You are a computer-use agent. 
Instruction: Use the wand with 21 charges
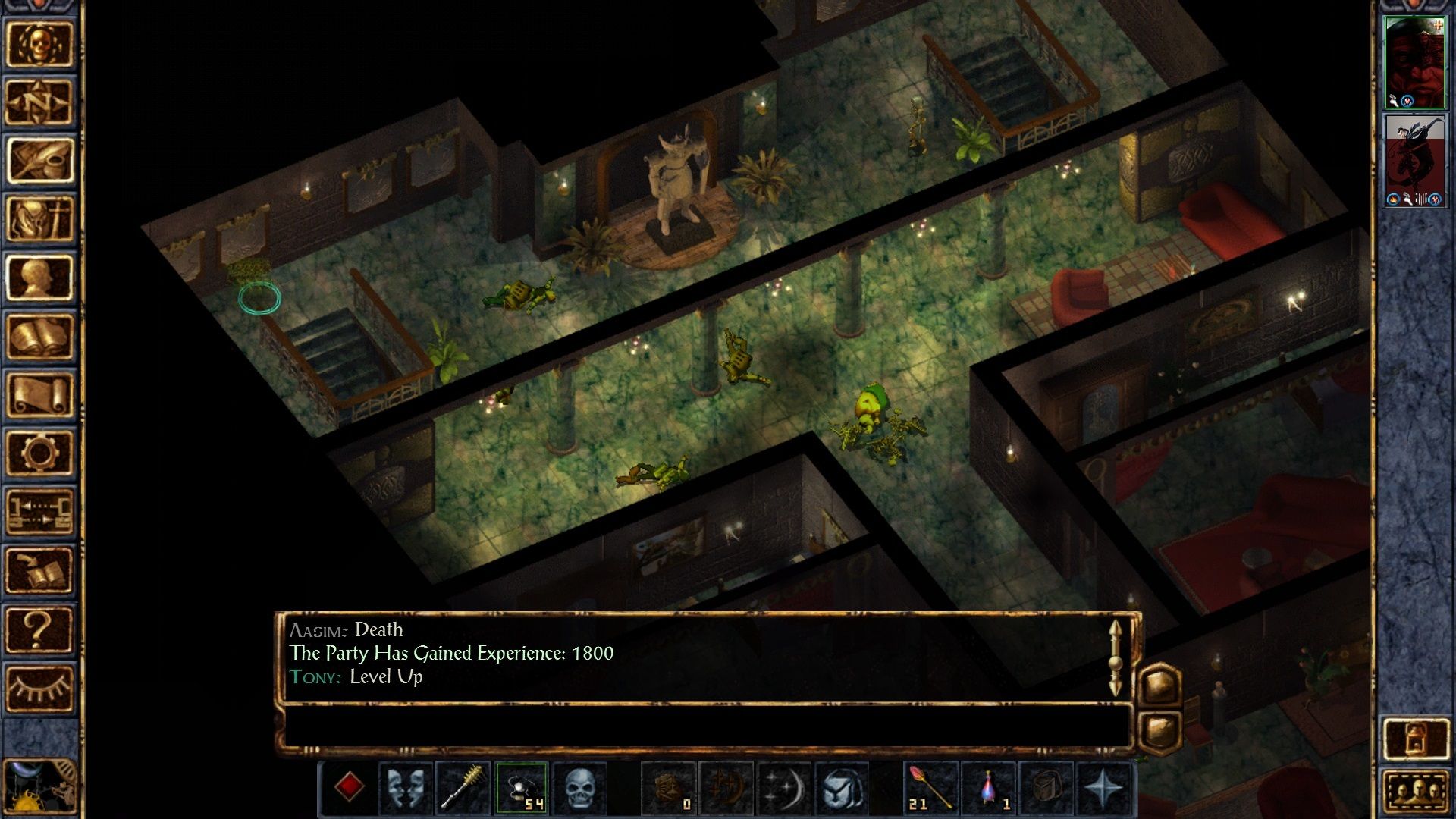click(x=931, y=789)
